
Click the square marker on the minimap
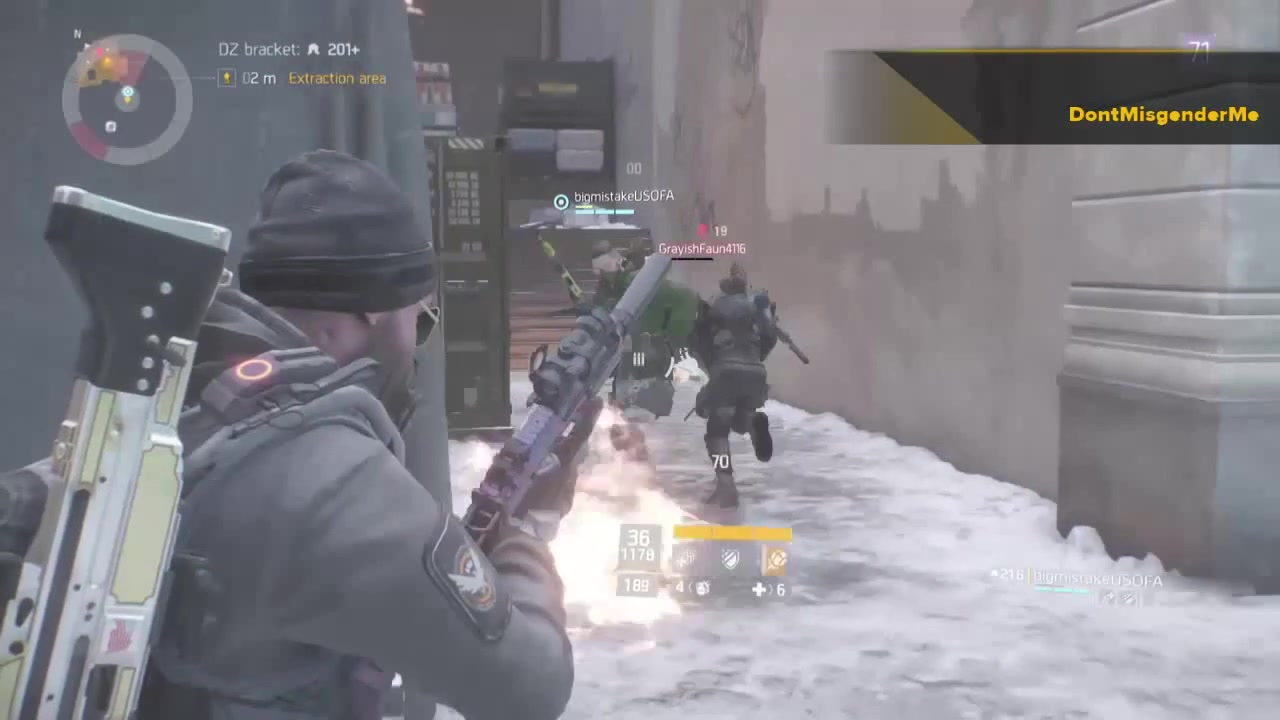click(x=111, y=127)
